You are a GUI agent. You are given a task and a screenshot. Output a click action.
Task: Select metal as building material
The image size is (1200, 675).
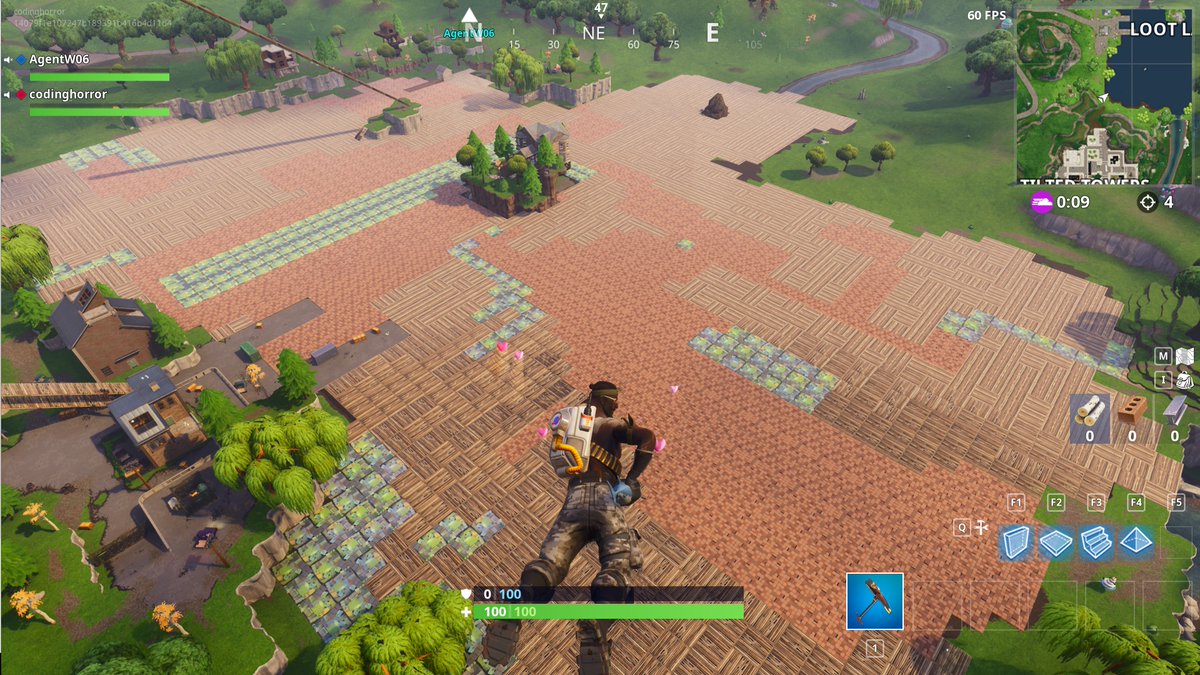point(1174,412)
